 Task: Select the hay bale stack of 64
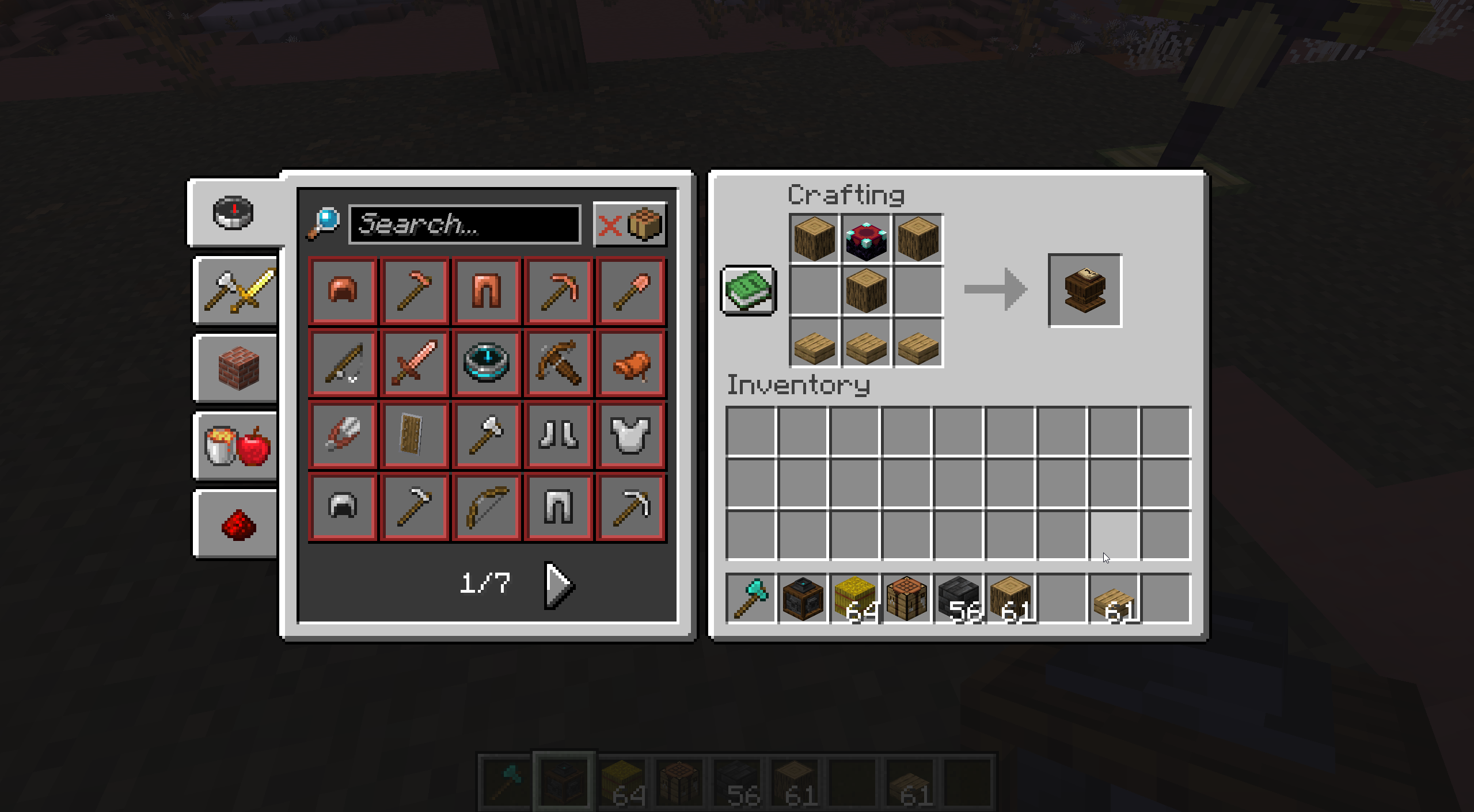point(855,599)
